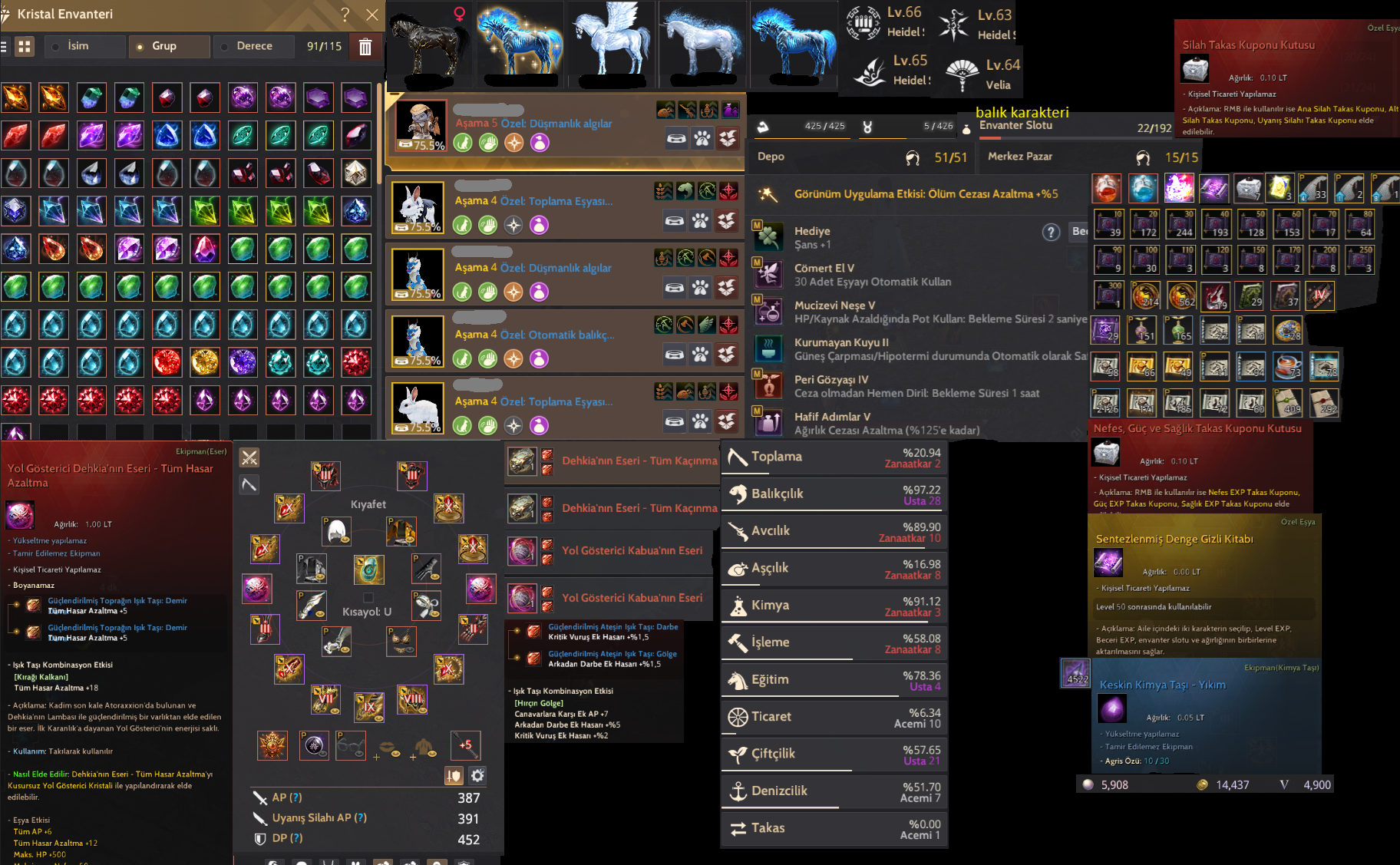1400x865 pixels.
Task: Toggle grid view in the crystal inventory
Action: pos(25,46)
